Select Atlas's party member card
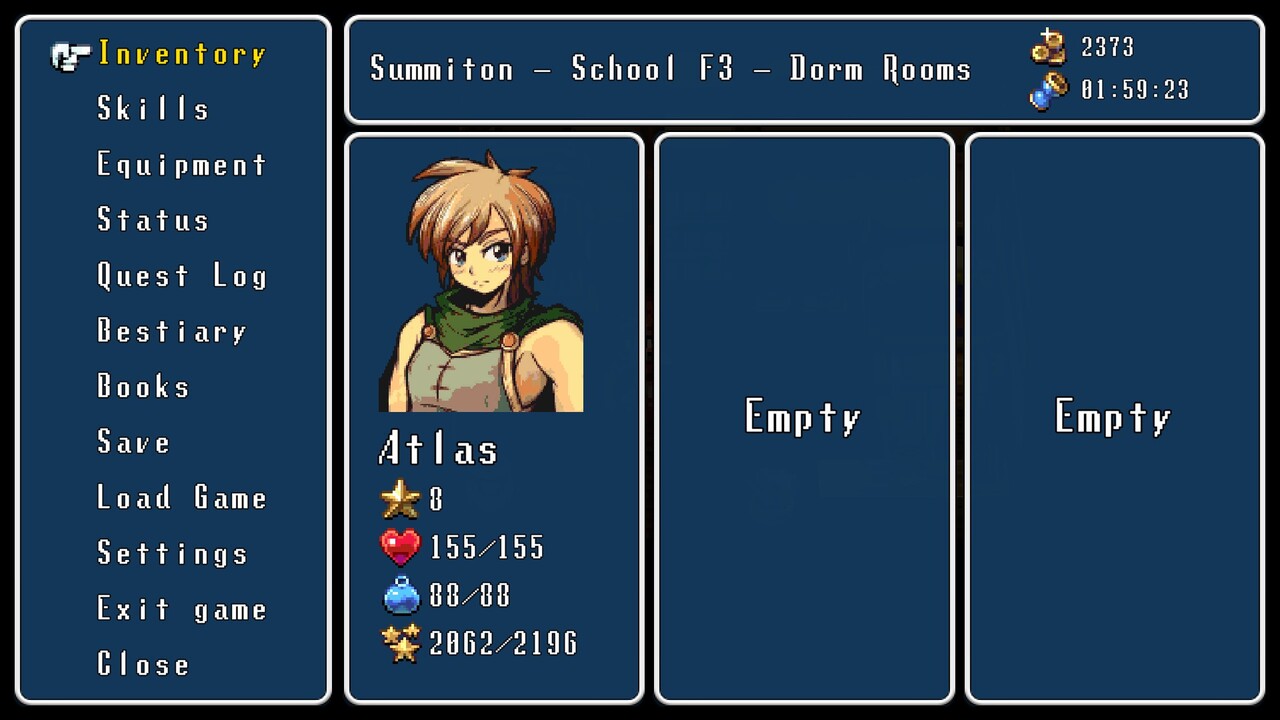 pyautogui.click(x=494, y=418)
